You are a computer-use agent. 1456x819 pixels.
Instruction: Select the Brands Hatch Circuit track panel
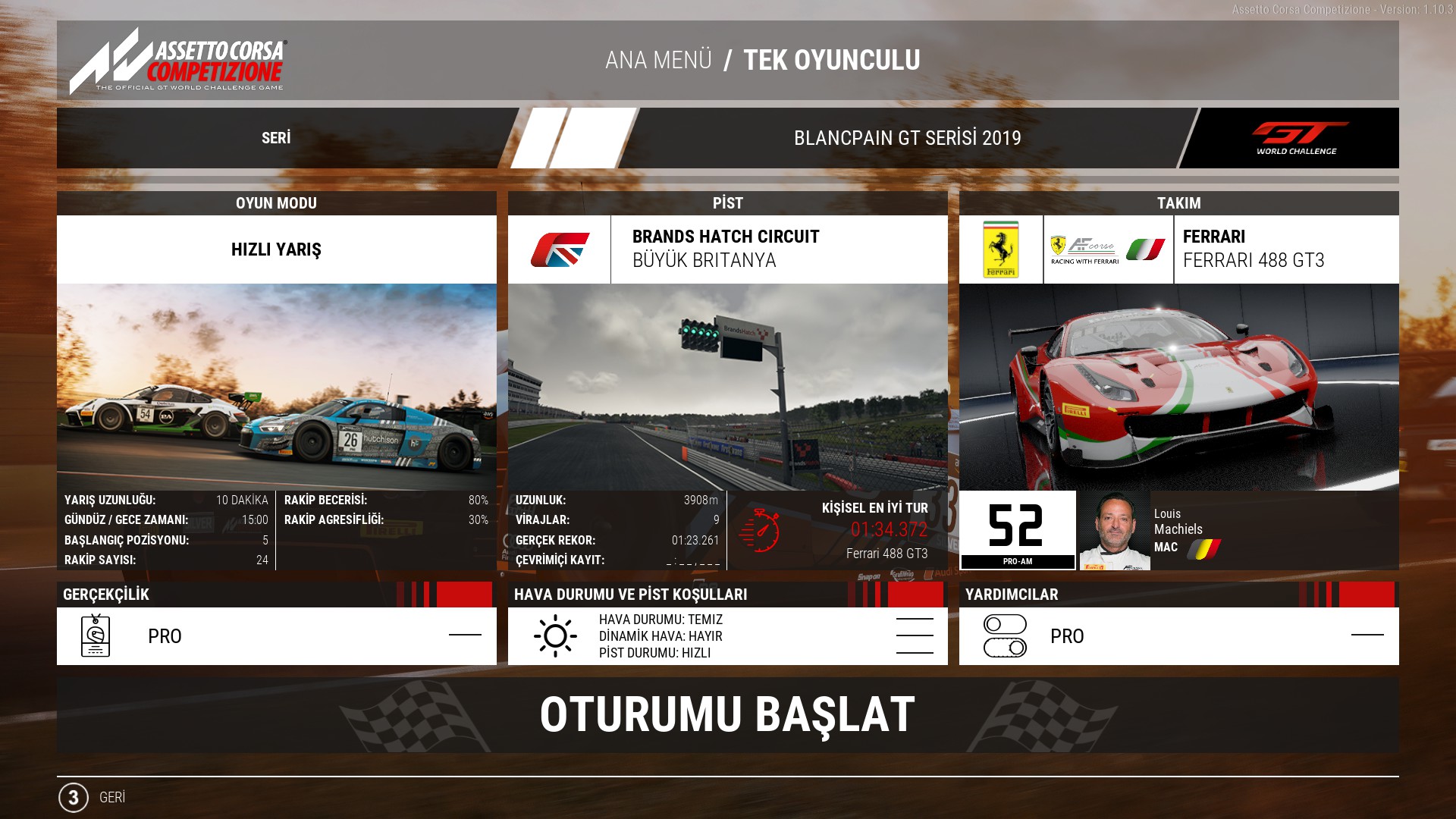click(x=726, y=249)
